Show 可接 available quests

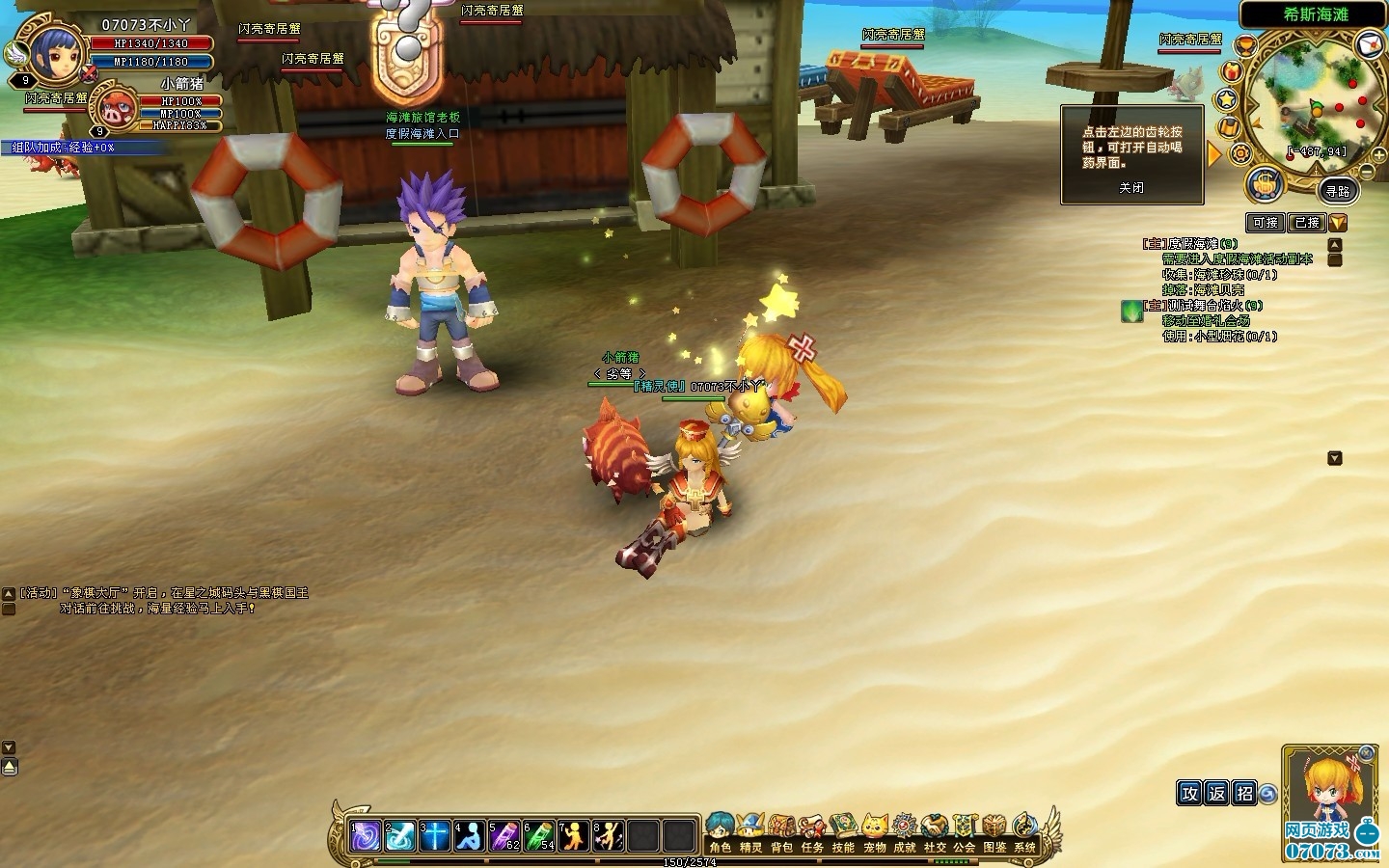coord(1265,223)
